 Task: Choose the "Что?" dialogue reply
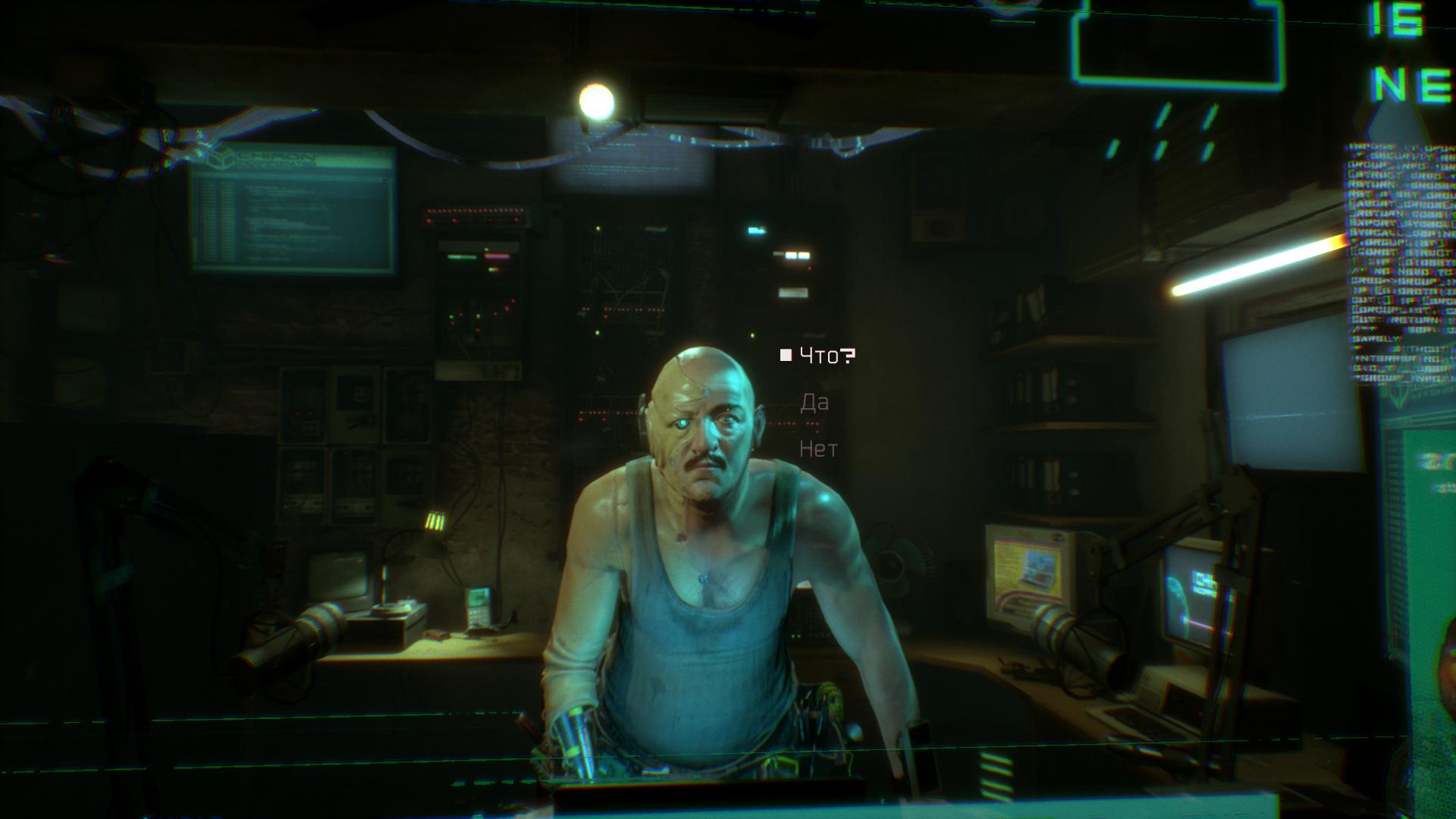click(x=827, y=356)
